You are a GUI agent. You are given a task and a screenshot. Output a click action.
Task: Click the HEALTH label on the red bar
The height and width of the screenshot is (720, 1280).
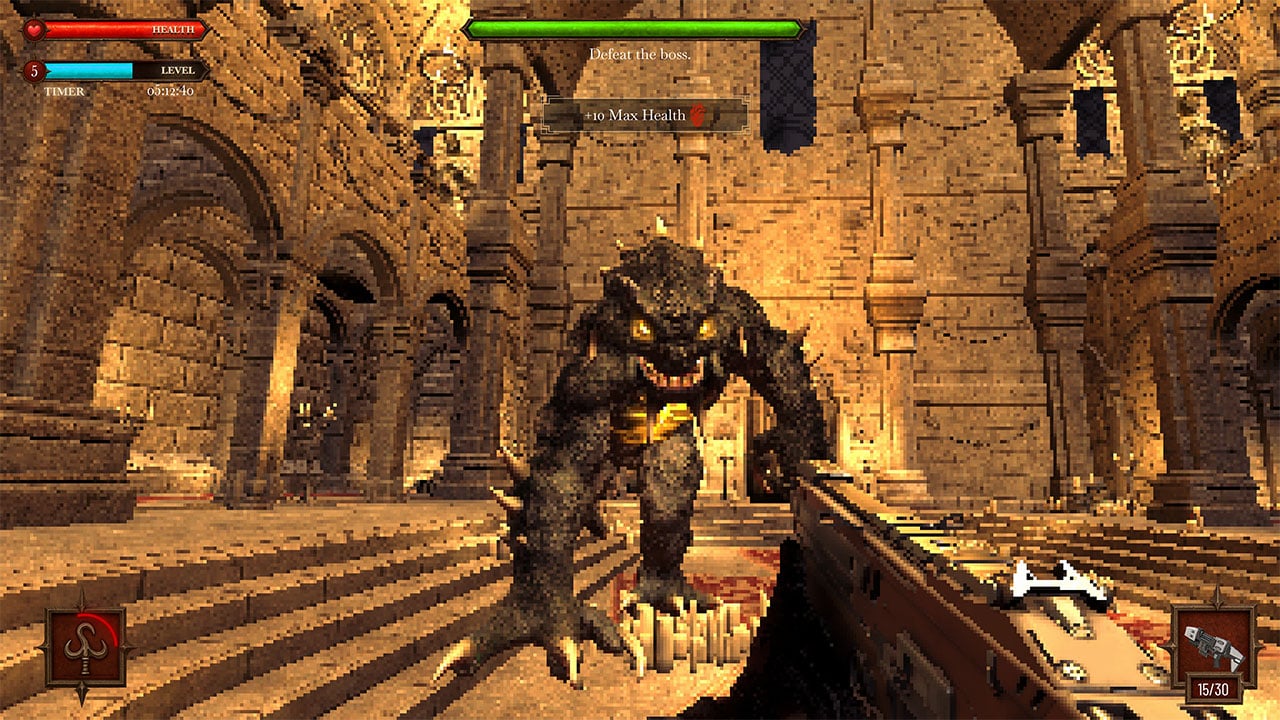click(173, 29)
